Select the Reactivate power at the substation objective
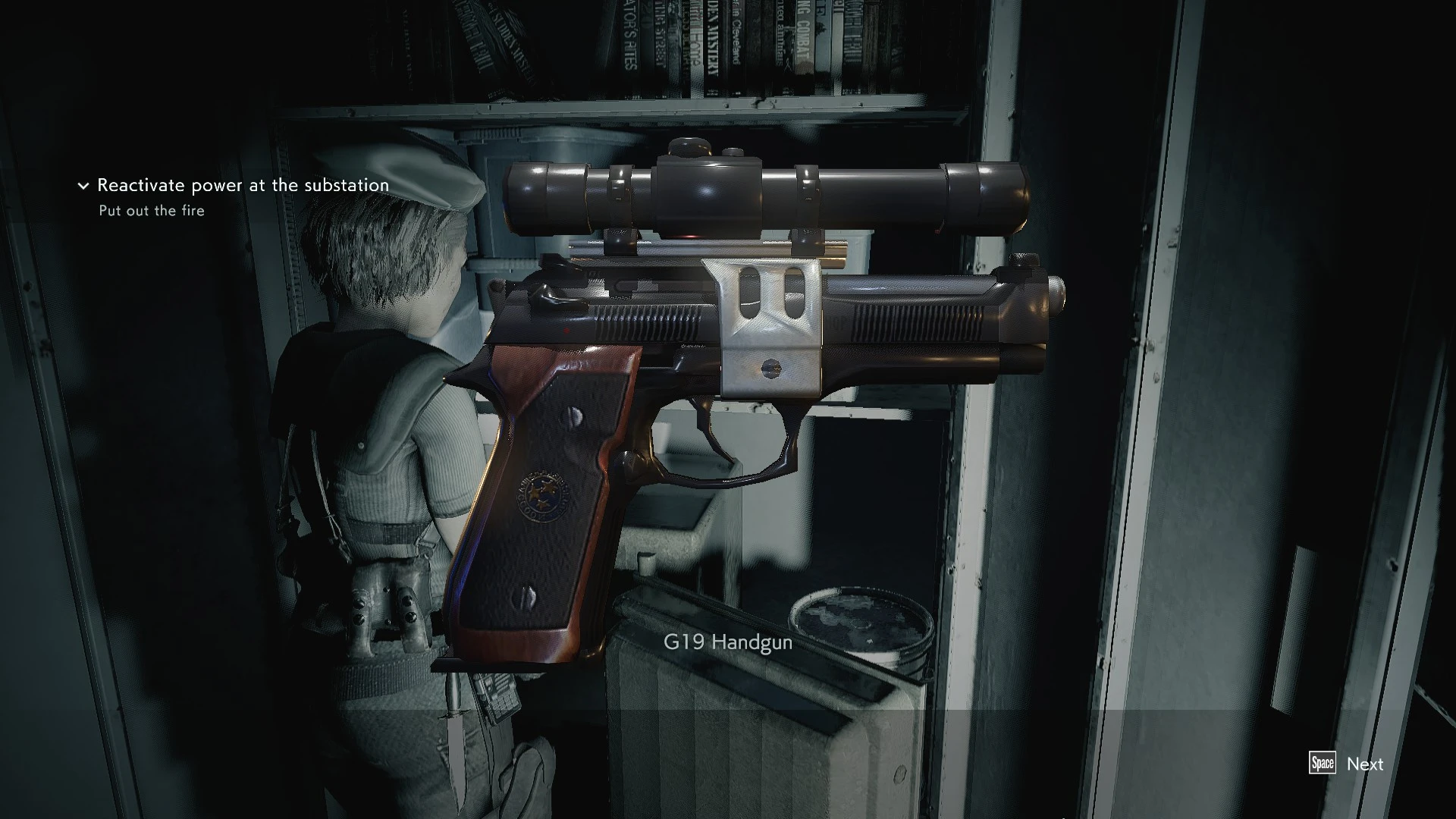This screenshot has width=1456, height=819. (x=243, y=185)
